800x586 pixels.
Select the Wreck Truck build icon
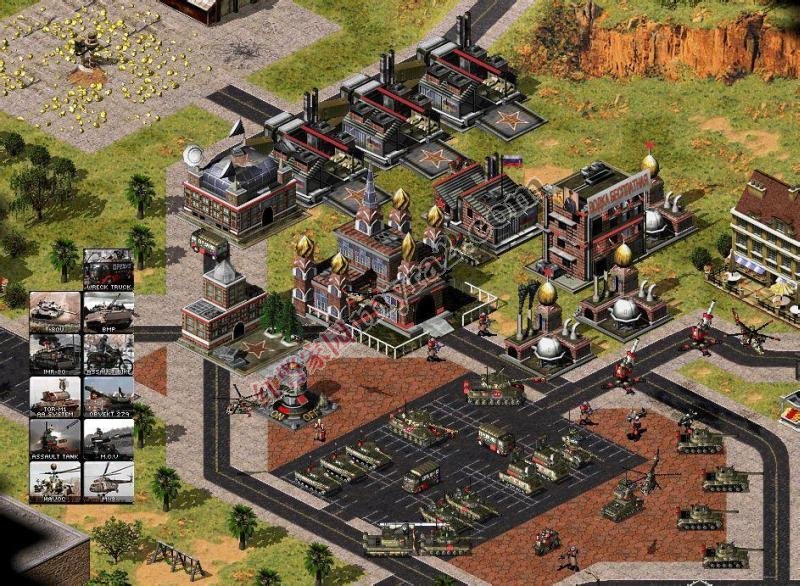click(108, 269)
